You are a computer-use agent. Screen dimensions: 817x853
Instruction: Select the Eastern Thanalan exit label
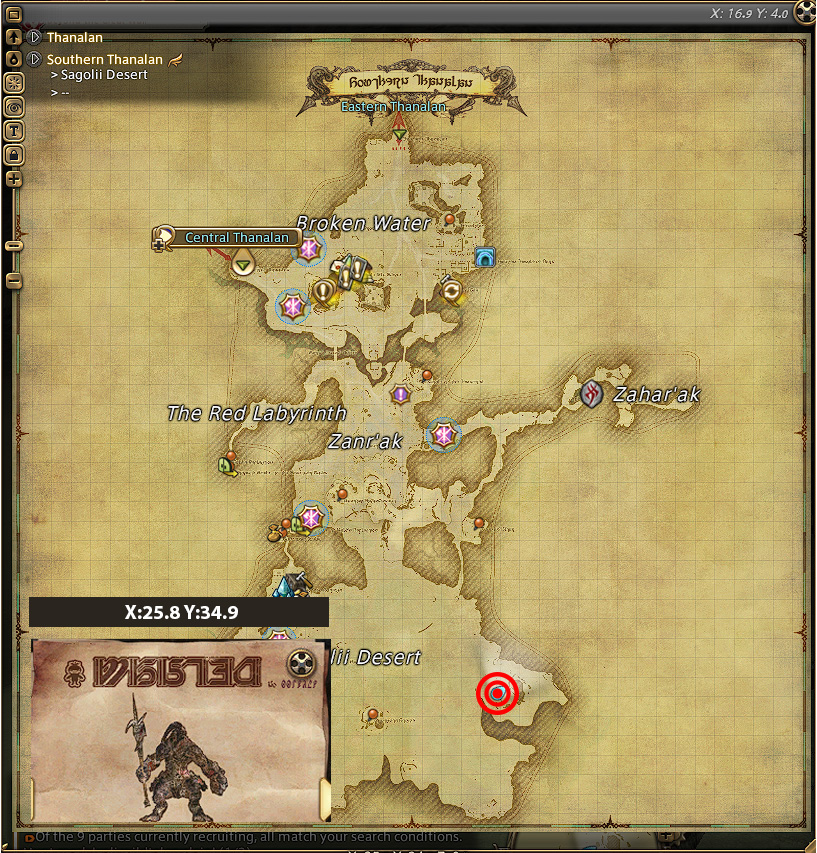point(393,107)
